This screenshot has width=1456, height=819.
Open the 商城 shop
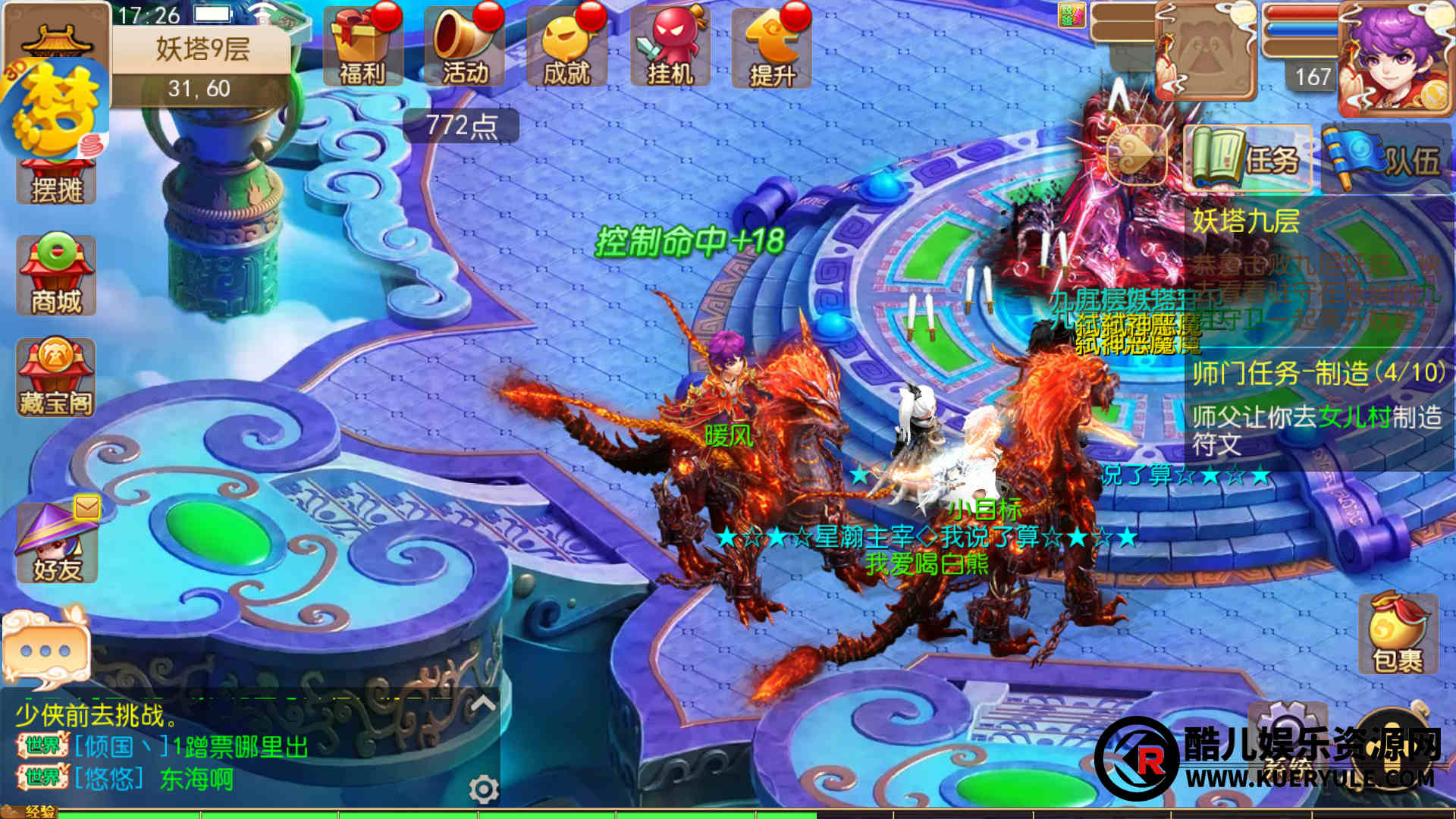pyautogui.click(x=56, y=276)
